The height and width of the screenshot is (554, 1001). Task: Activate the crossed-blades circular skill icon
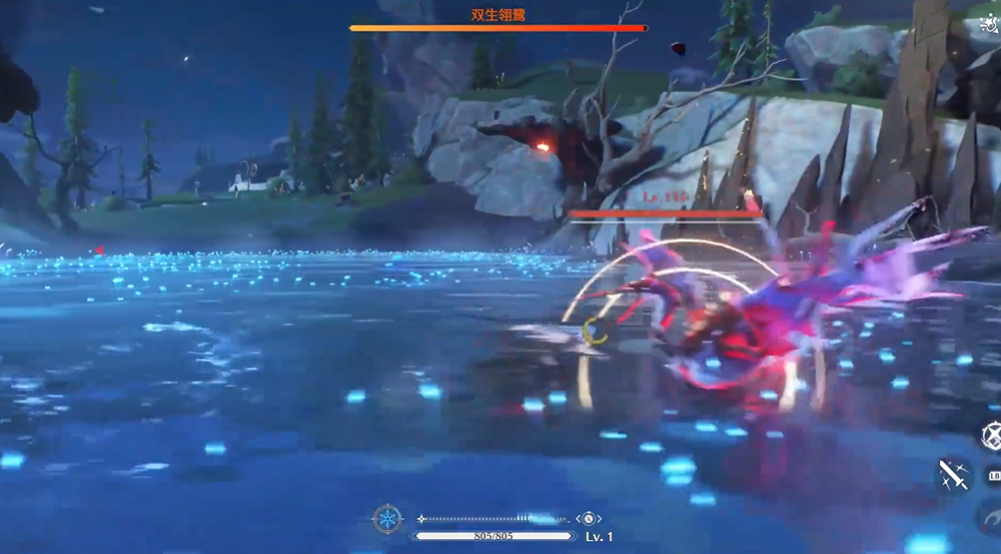991,435
